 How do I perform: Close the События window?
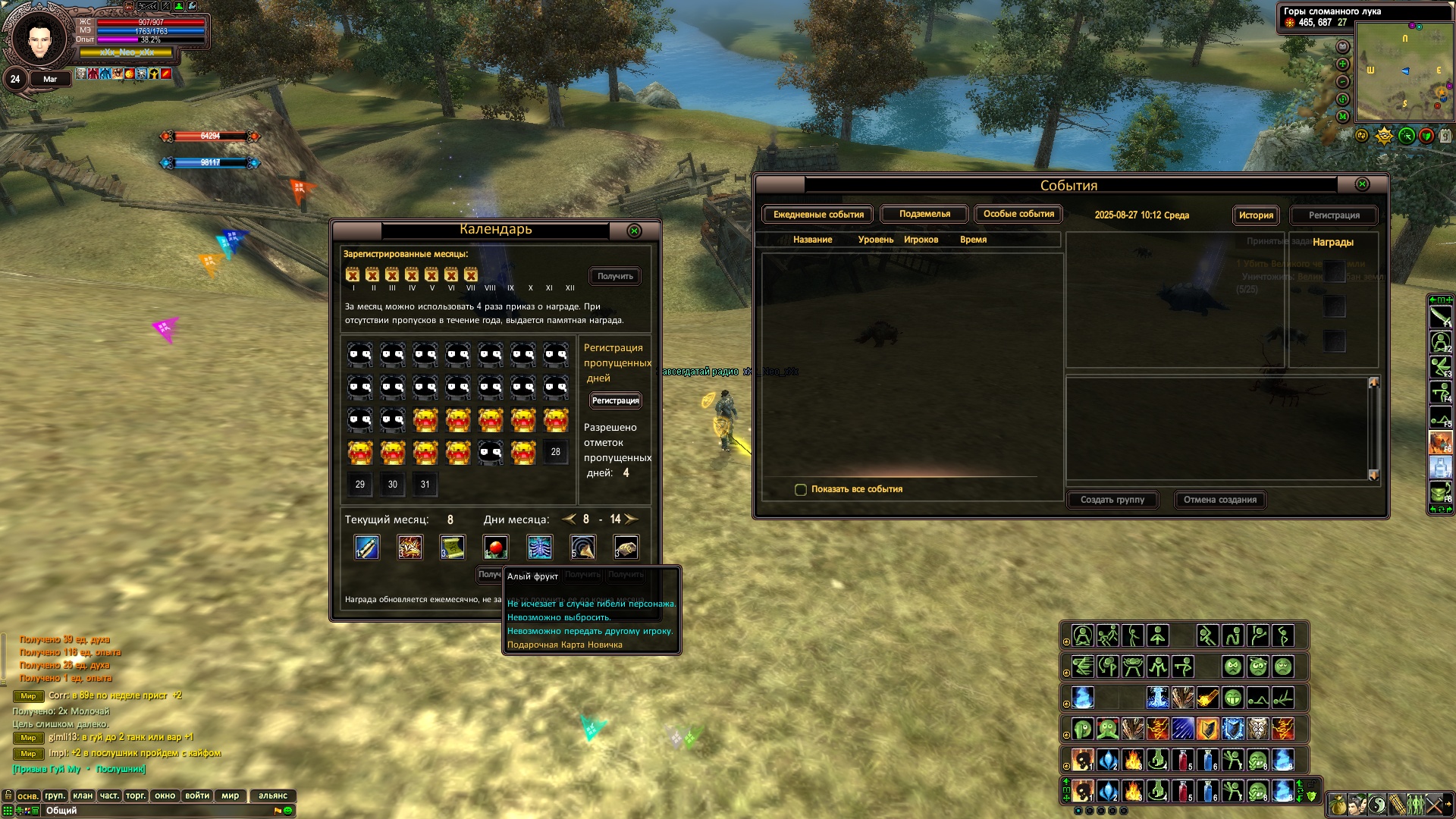(x=1362, y=184)
